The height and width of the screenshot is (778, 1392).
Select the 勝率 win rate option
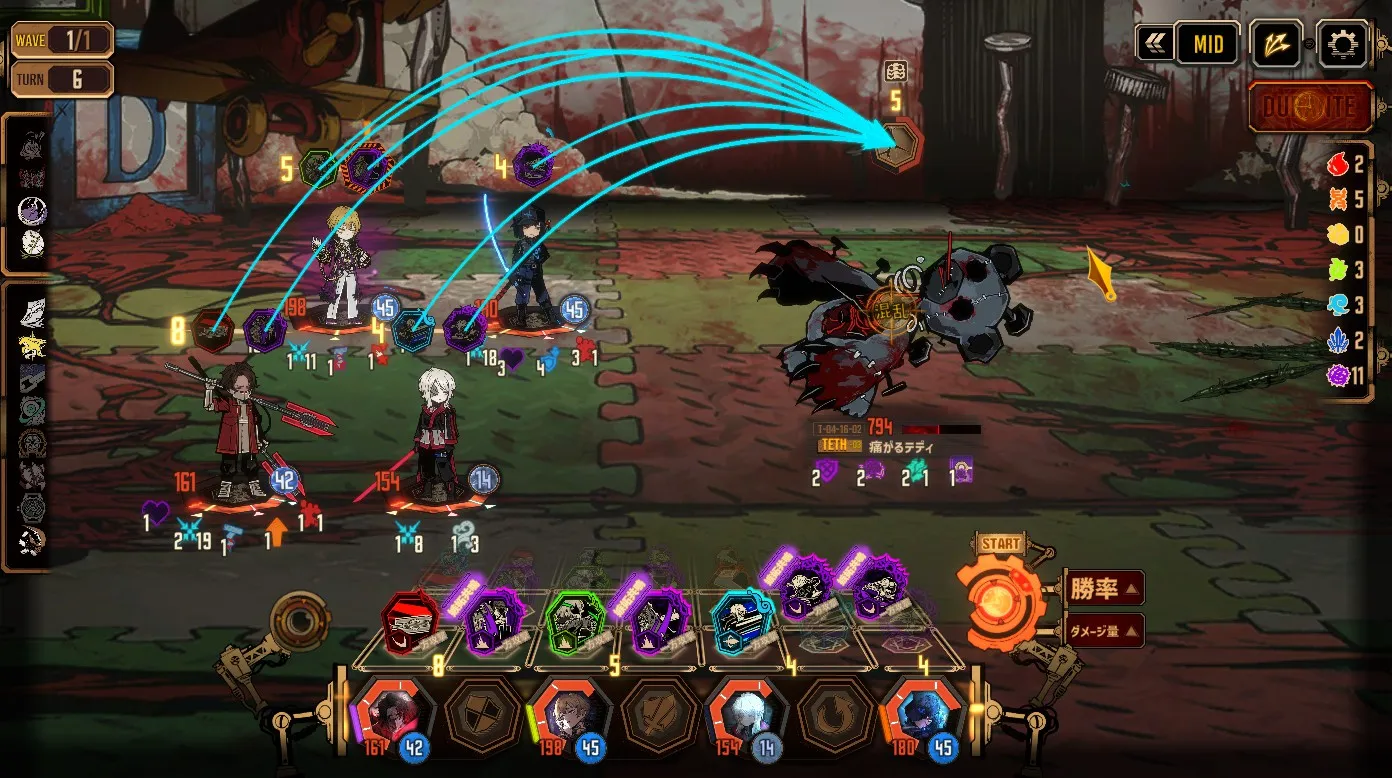1103,588
